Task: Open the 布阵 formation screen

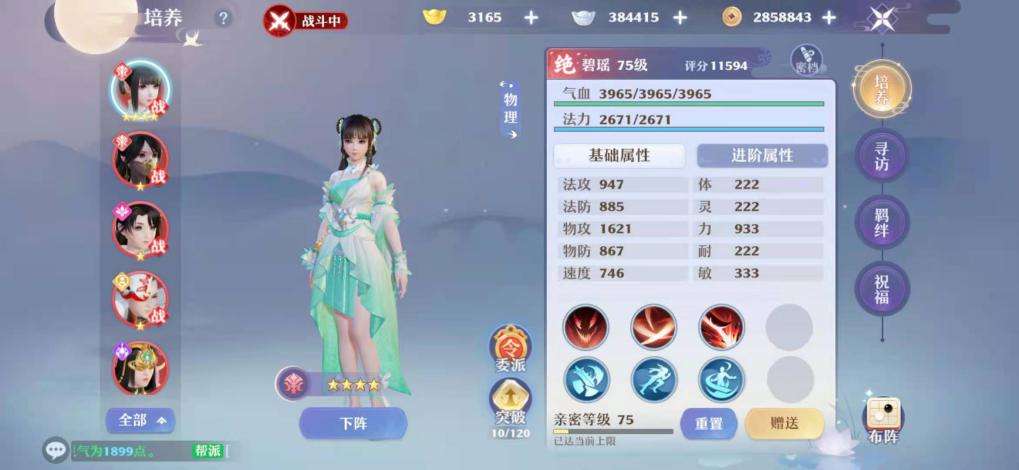Action: (x=882, y=421)
